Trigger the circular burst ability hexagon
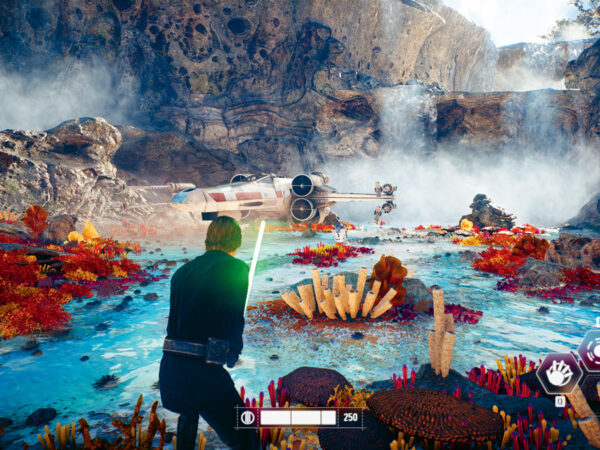 (x=591, y=350)
